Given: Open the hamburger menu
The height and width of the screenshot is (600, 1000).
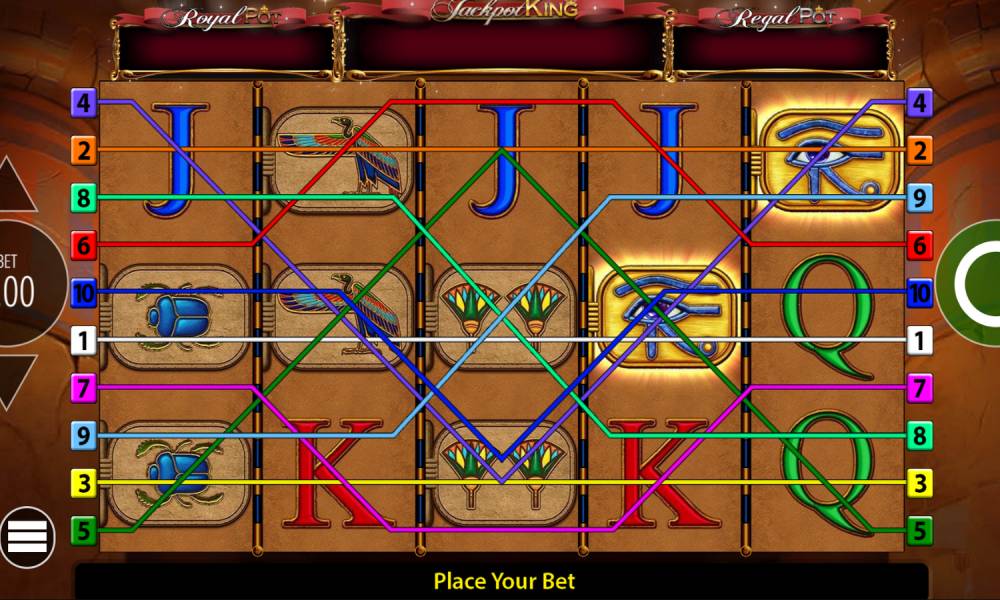Looking at the screenshot, I should (x=27, y=537).
